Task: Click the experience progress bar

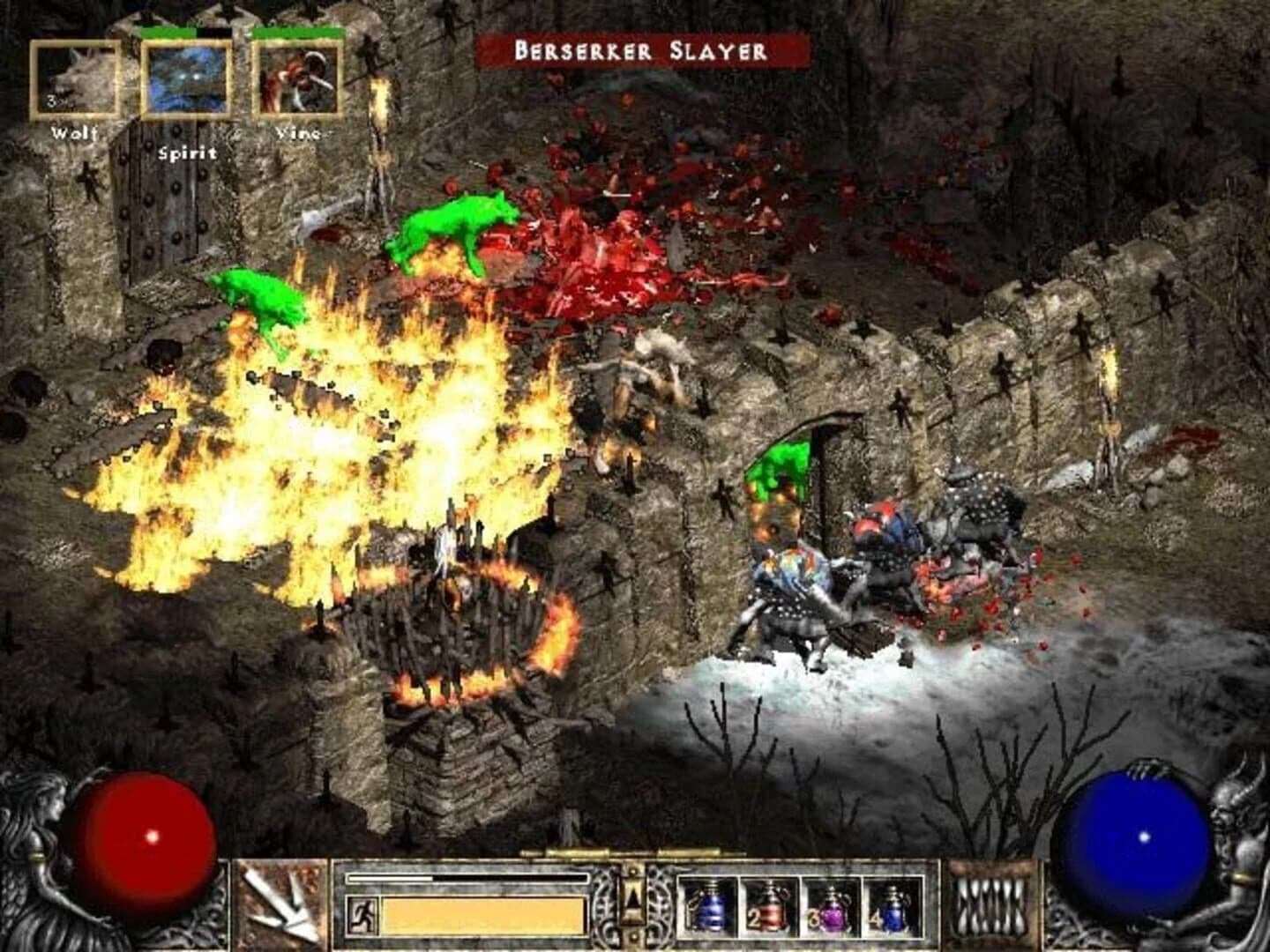Action: coord(467,879)
